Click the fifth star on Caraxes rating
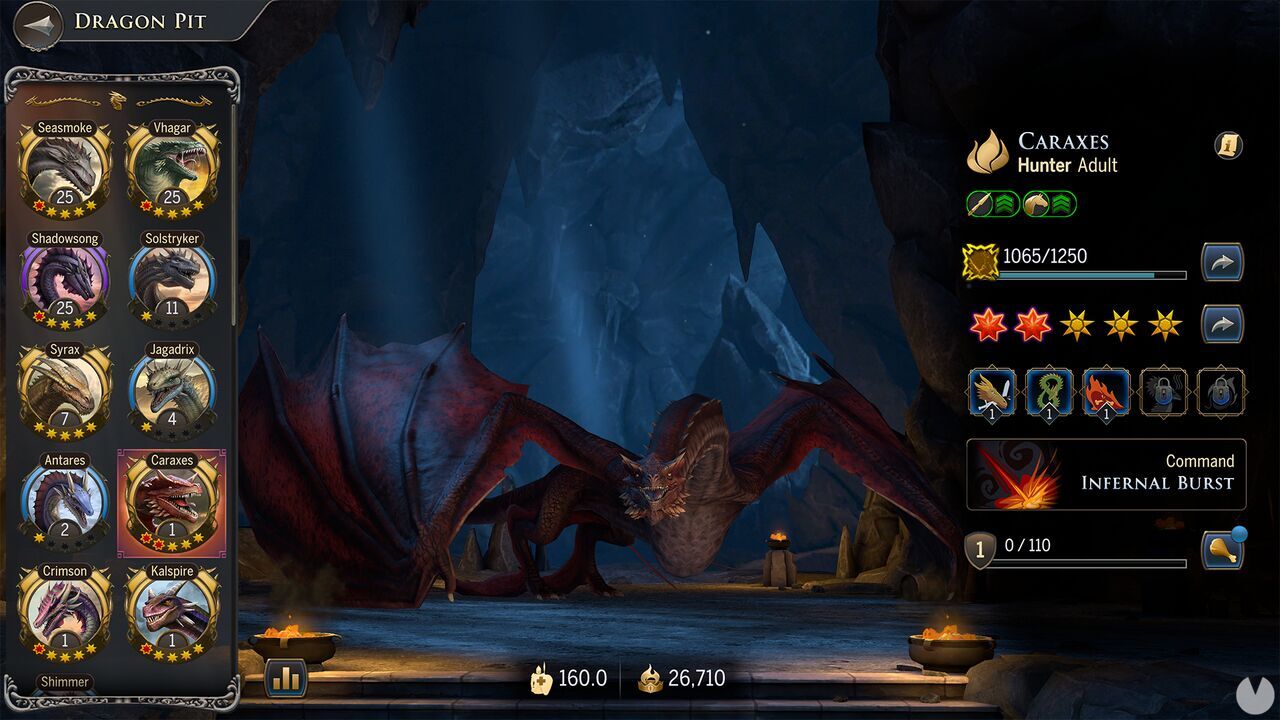1280x720 pixels. (1166, 322)
